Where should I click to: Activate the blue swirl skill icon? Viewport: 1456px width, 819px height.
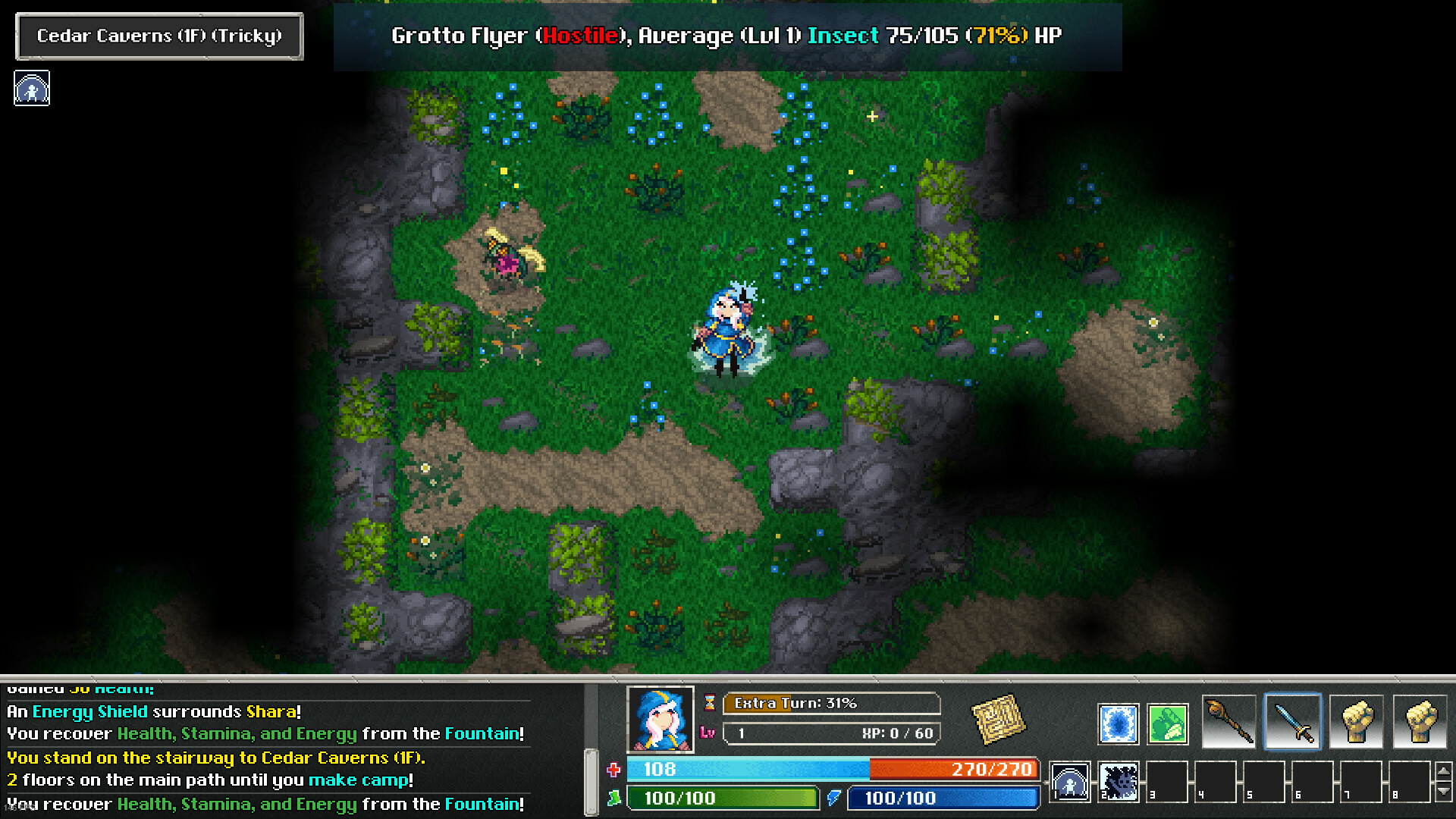click(1119, 723)
